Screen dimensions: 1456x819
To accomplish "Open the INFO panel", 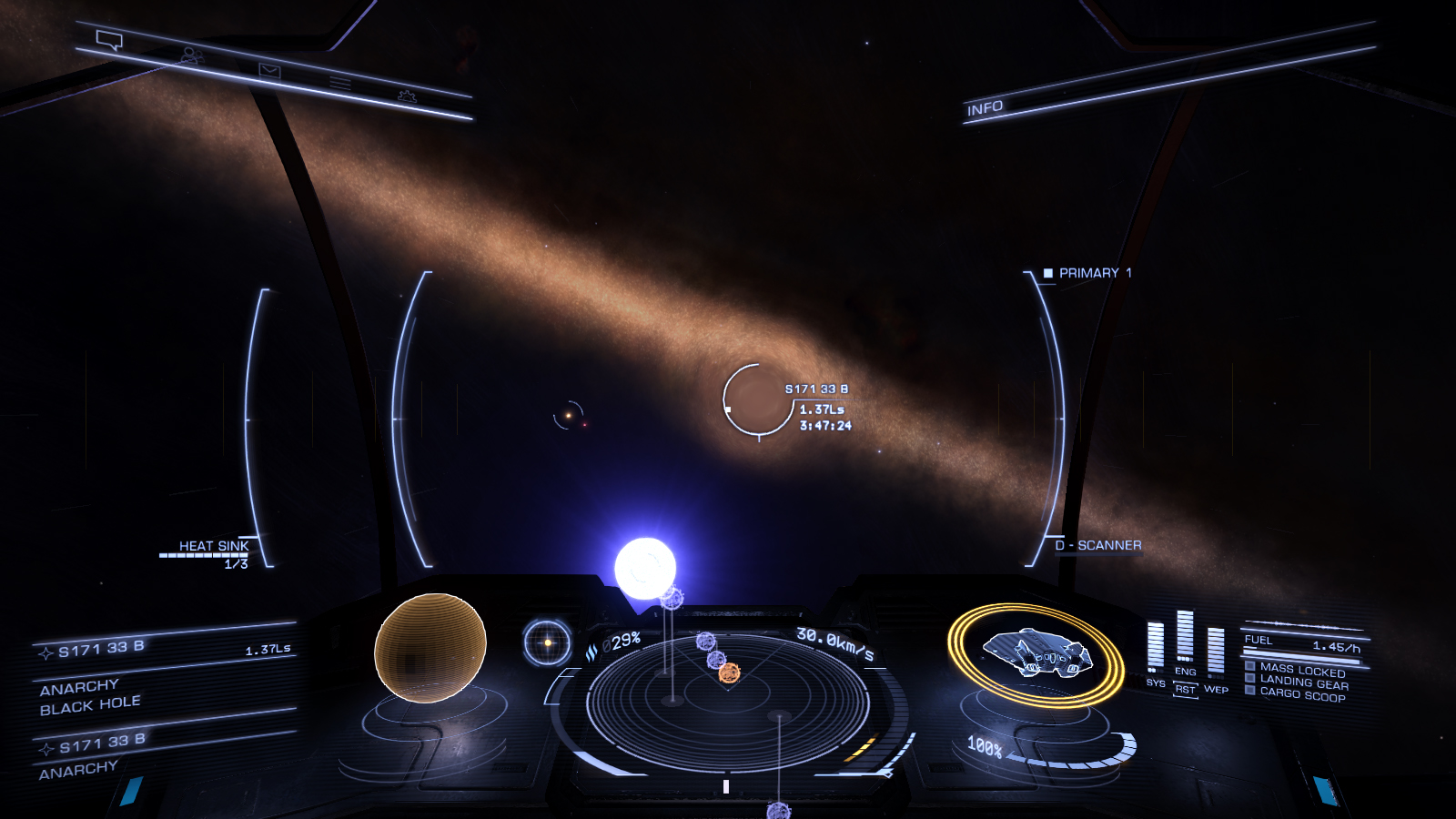I will [x=985, y=108].
